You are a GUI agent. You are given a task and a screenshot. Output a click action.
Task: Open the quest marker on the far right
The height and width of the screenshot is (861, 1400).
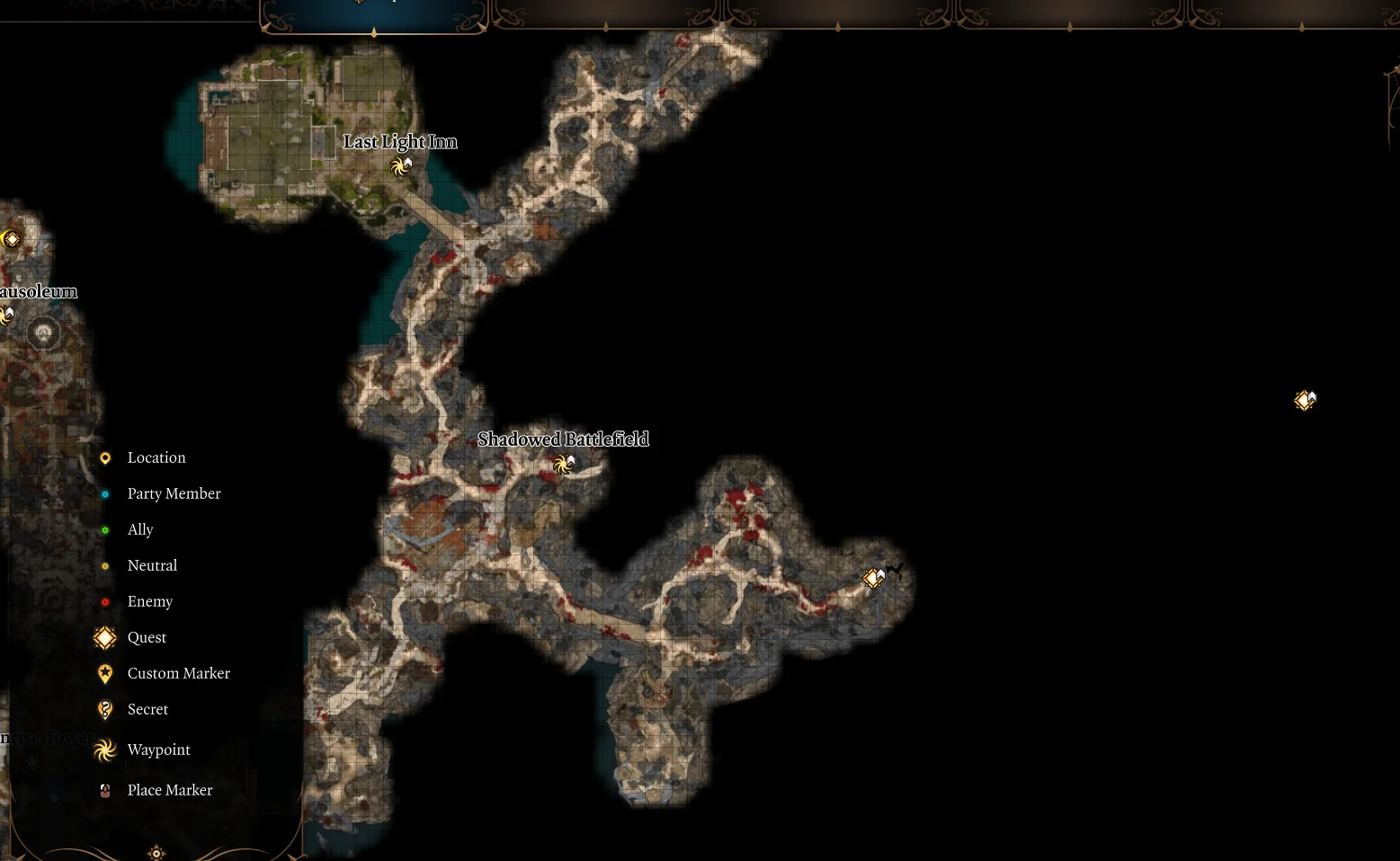(1305, 401)
